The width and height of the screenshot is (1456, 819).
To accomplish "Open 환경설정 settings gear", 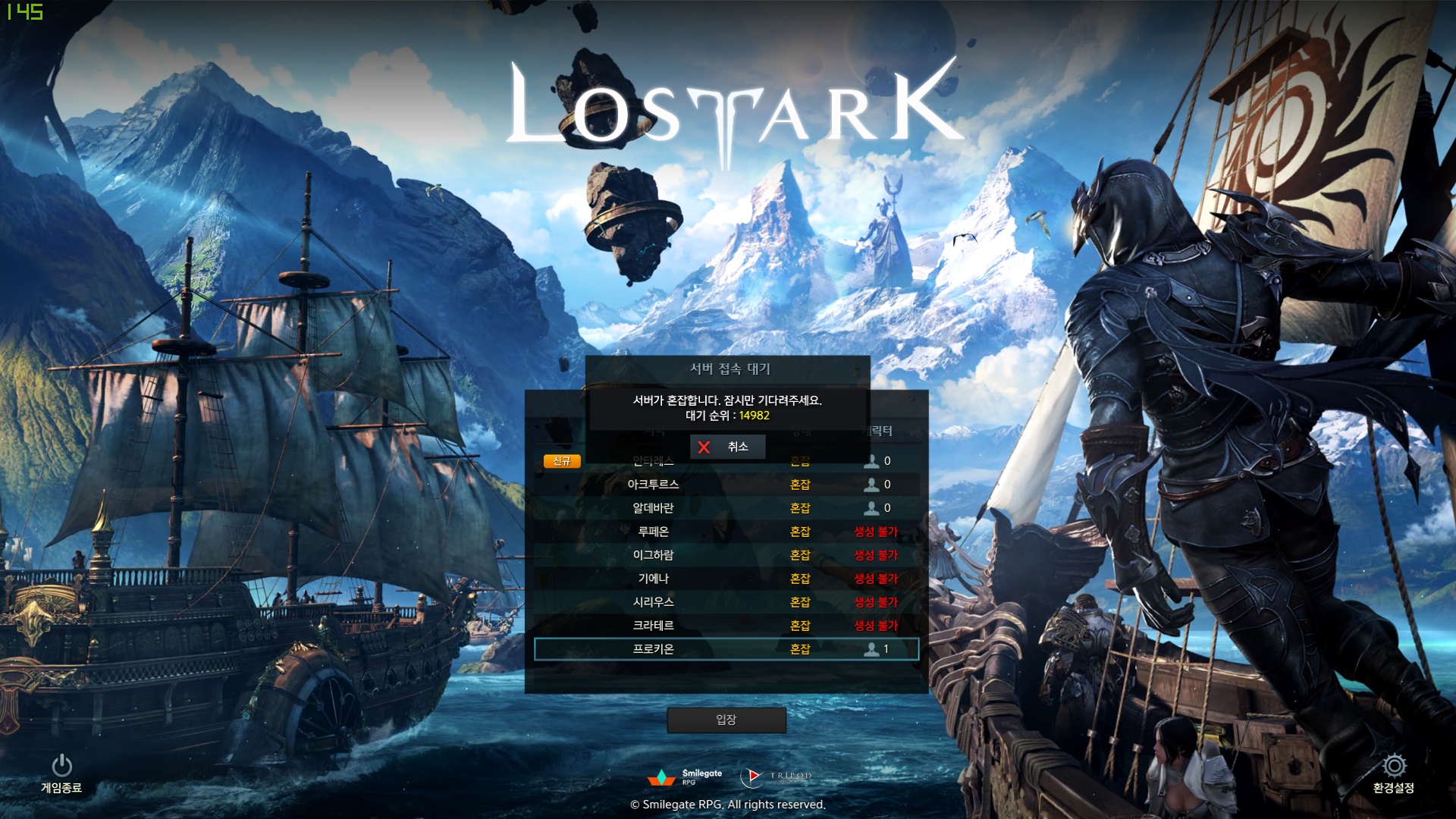I will pos(1393,773).
